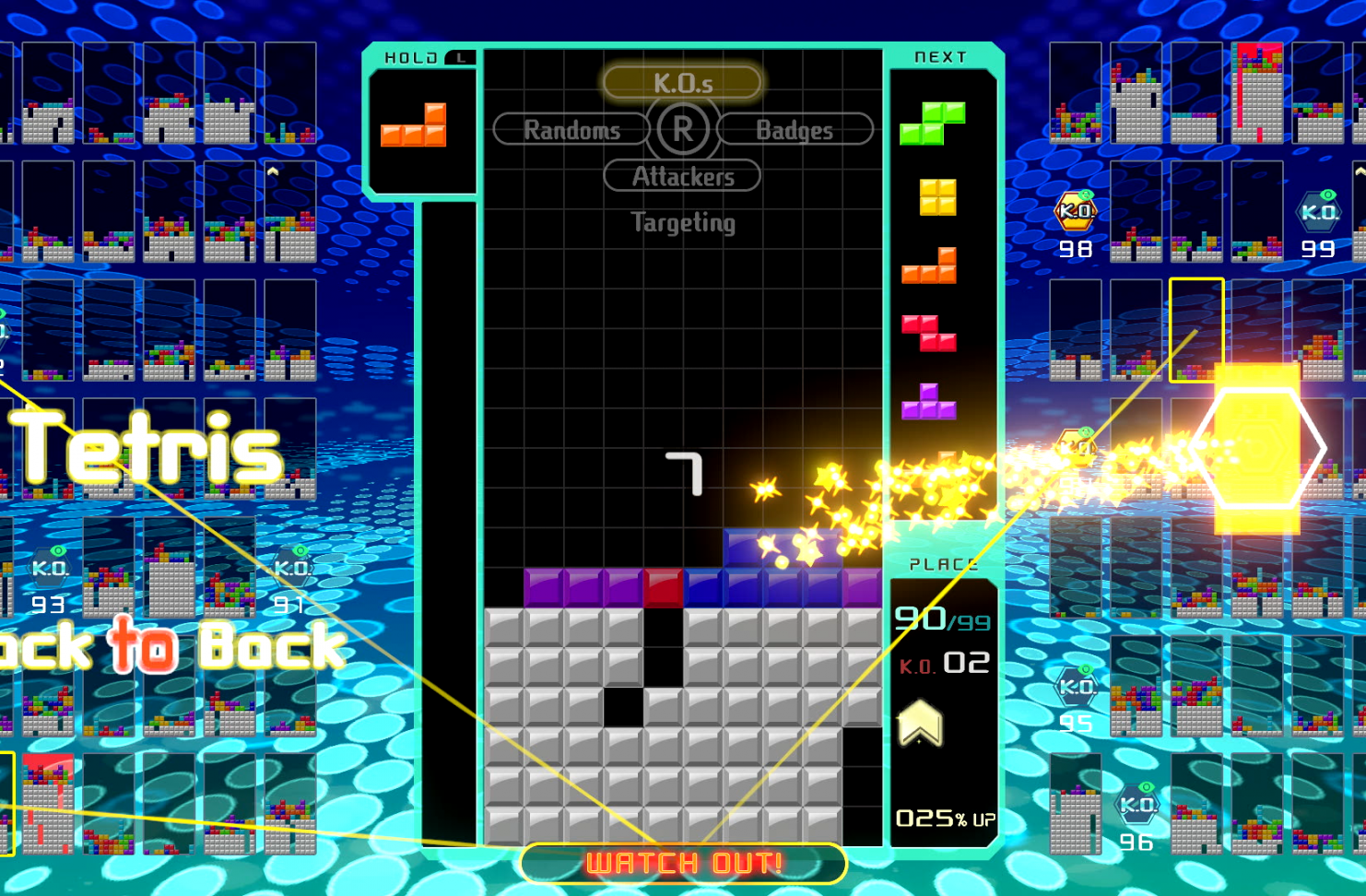Switch targeting to Badges
This screenshot has width=1366, height=896.
(795, 130)
